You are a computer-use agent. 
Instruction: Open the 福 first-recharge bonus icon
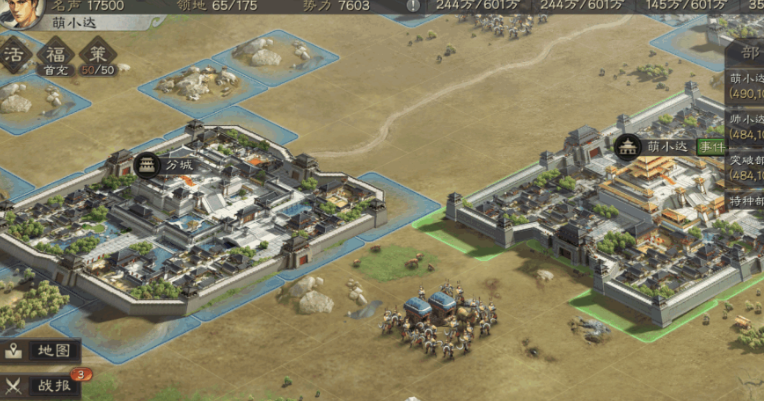[x=56, y=54]
